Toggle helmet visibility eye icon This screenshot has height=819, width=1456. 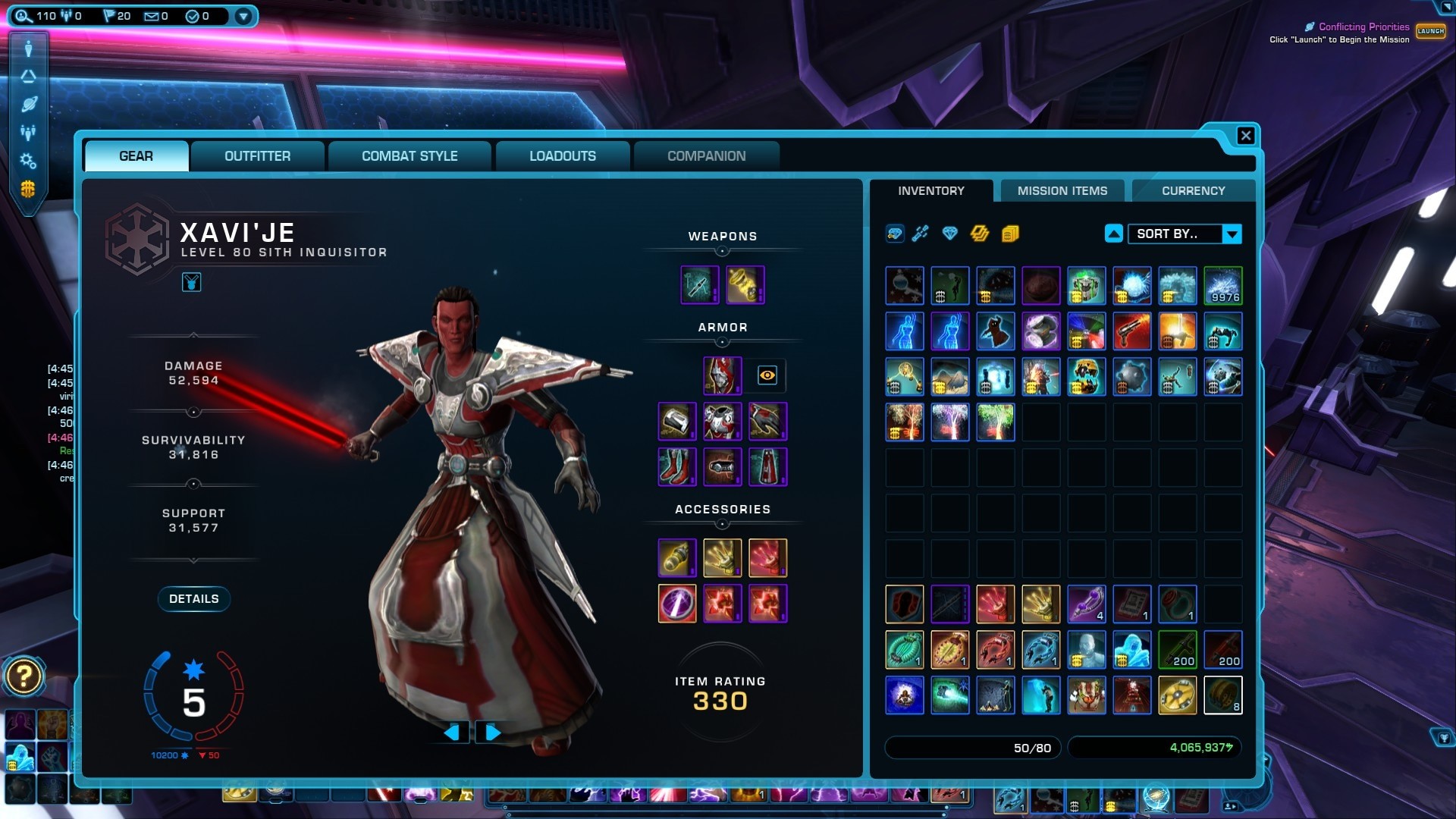(x=767, y=375)
